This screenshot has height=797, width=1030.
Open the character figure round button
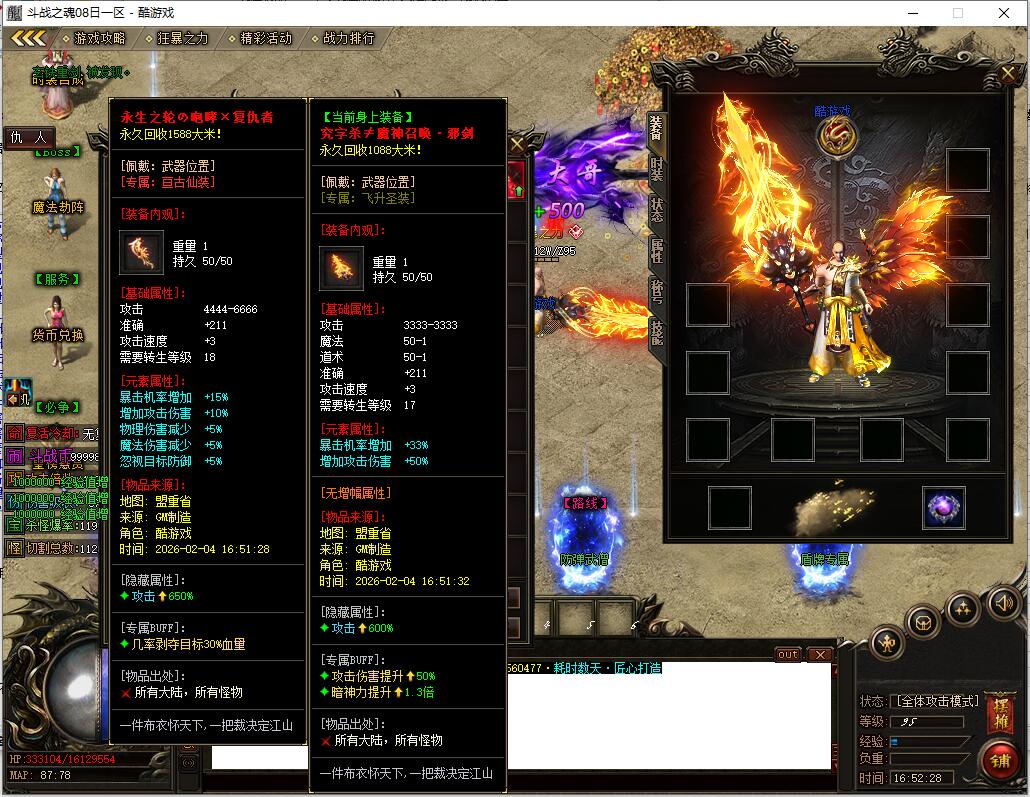pyautogui.click(x=887, y=642)
